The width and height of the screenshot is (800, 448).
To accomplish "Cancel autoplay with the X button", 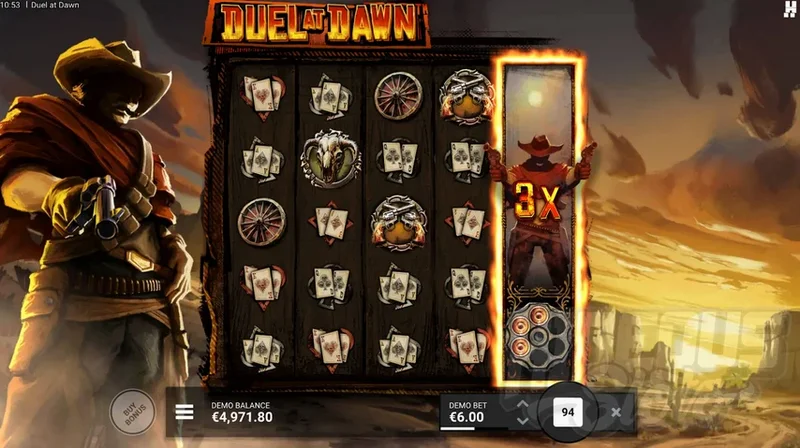I will pyautogui.click(x=616, y=411).
